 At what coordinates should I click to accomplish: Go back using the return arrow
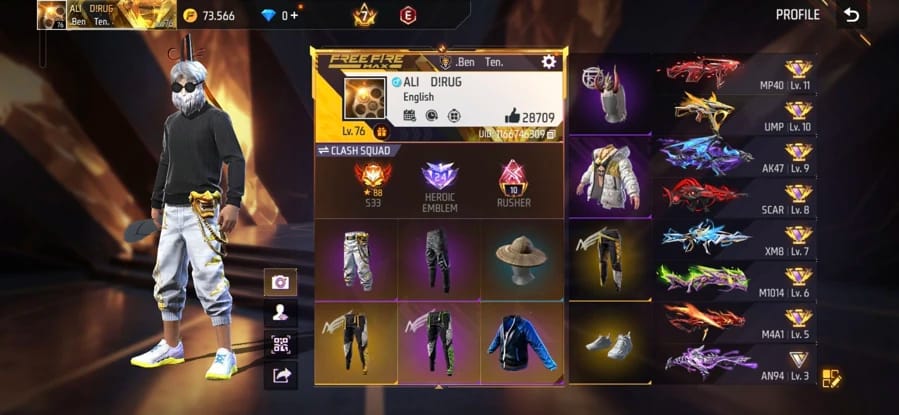[851, 15]
